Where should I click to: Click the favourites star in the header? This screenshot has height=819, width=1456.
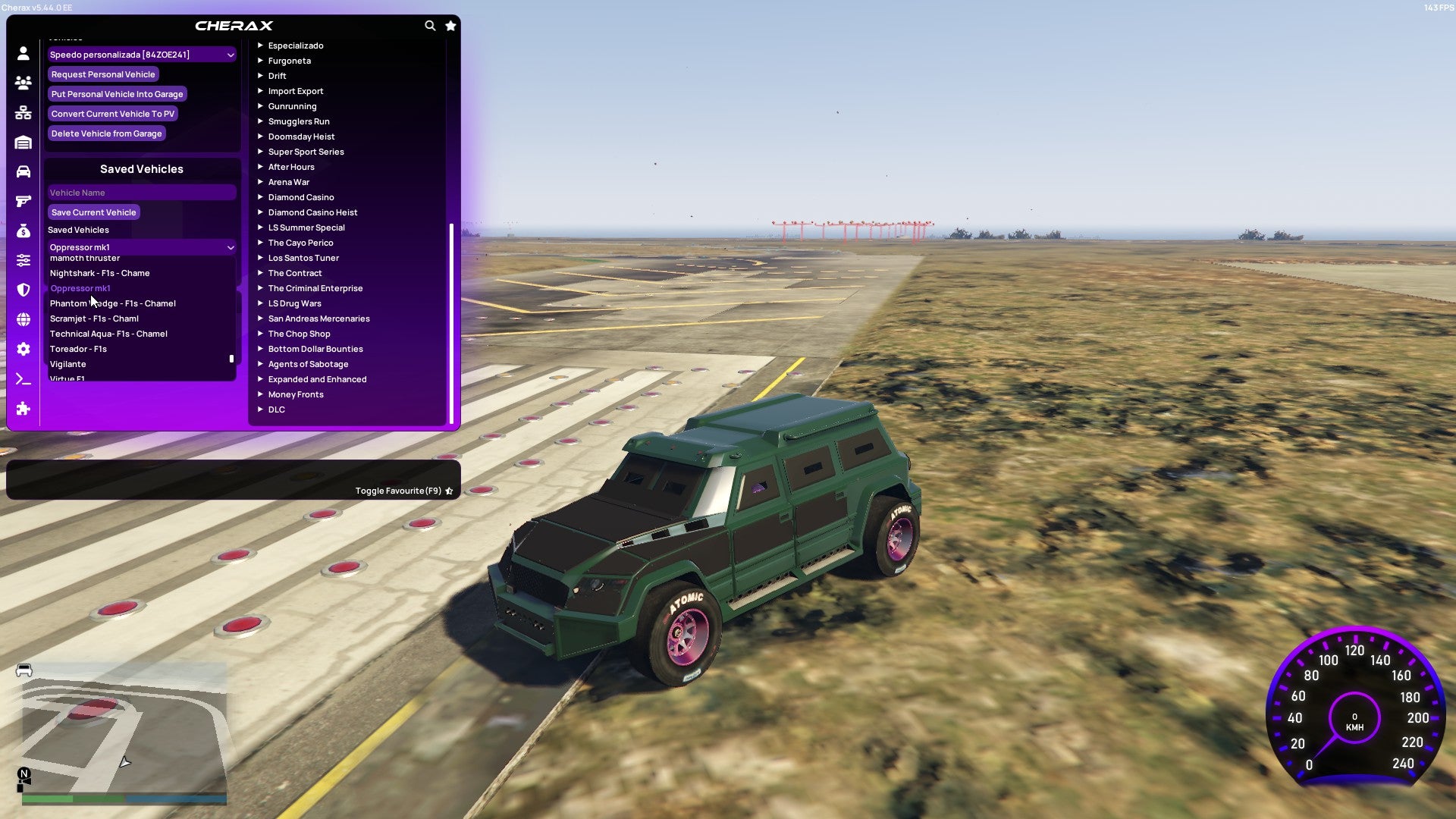(x=450, y=25)
